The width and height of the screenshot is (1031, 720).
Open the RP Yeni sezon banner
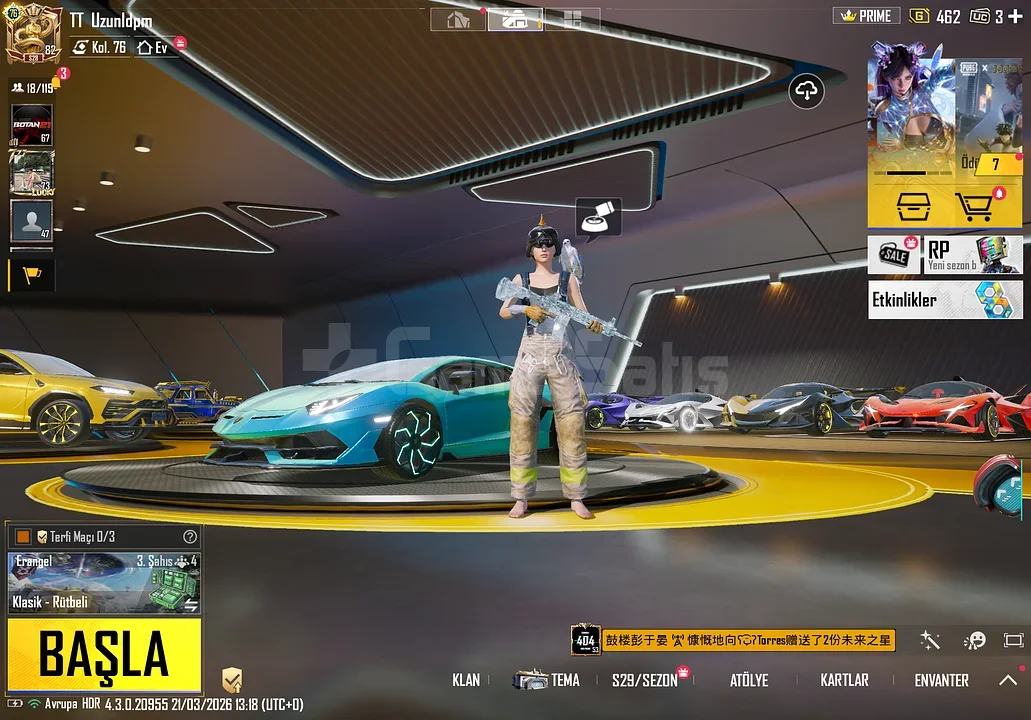point(973,254)
